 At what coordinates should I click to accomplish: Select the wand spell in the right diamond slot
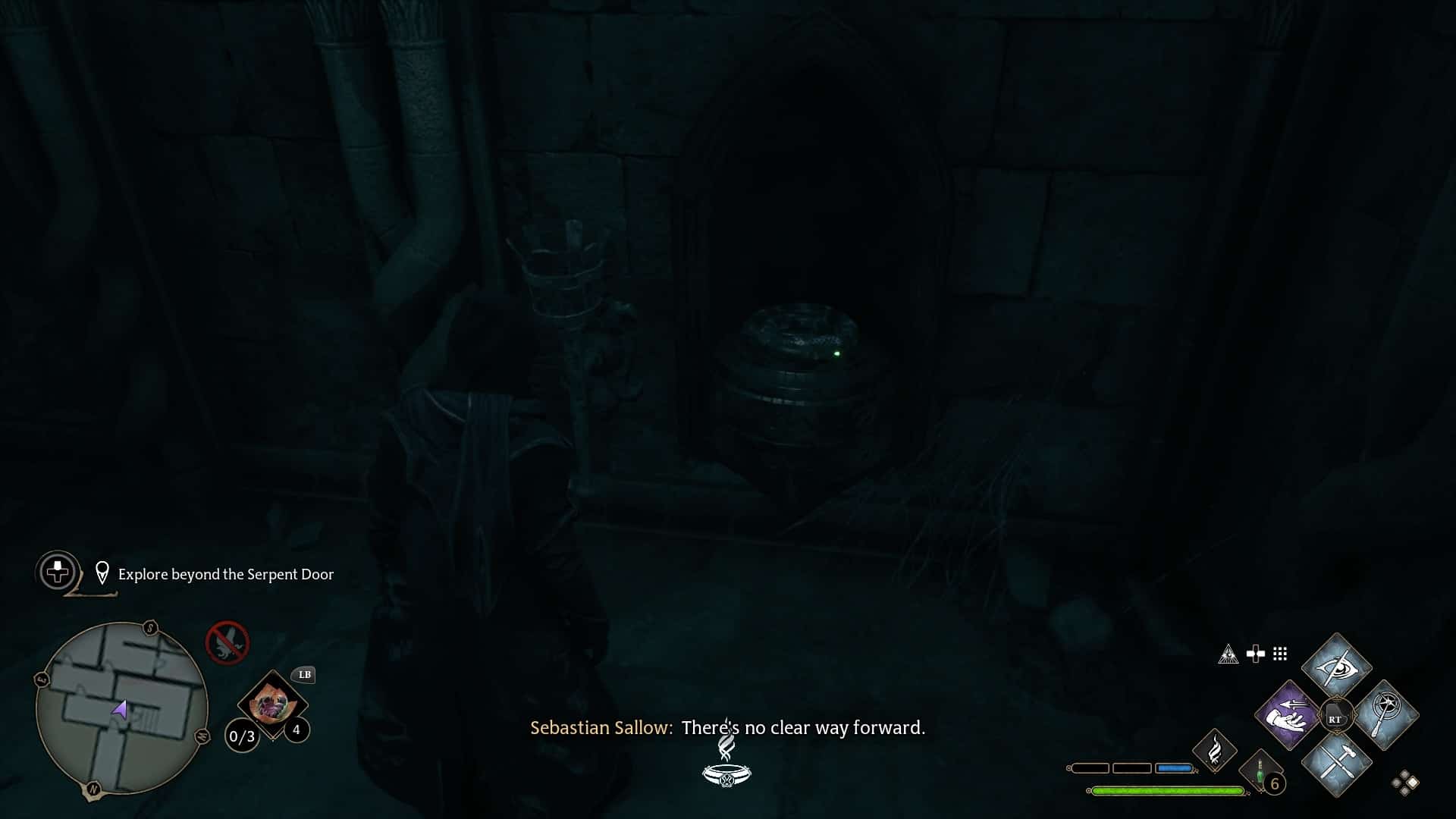1385,714
